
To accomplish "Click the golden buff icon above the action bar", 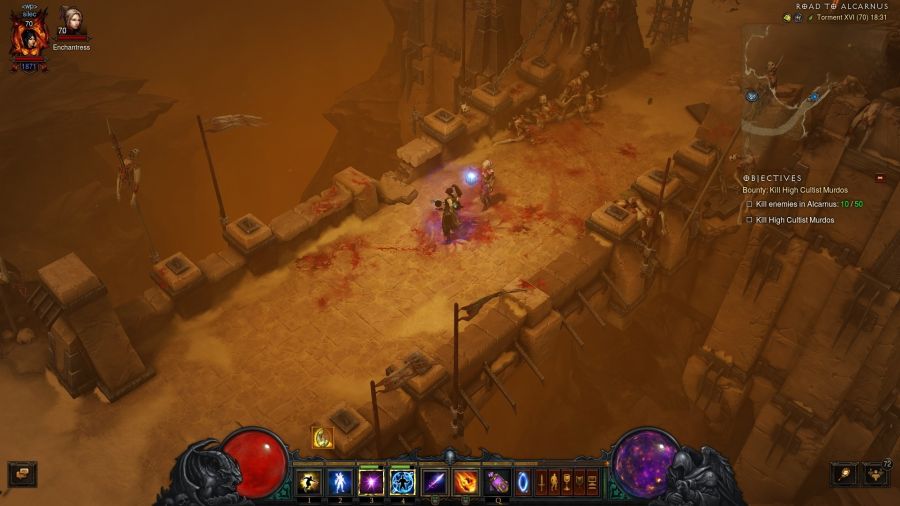I will tap(322, 437).
